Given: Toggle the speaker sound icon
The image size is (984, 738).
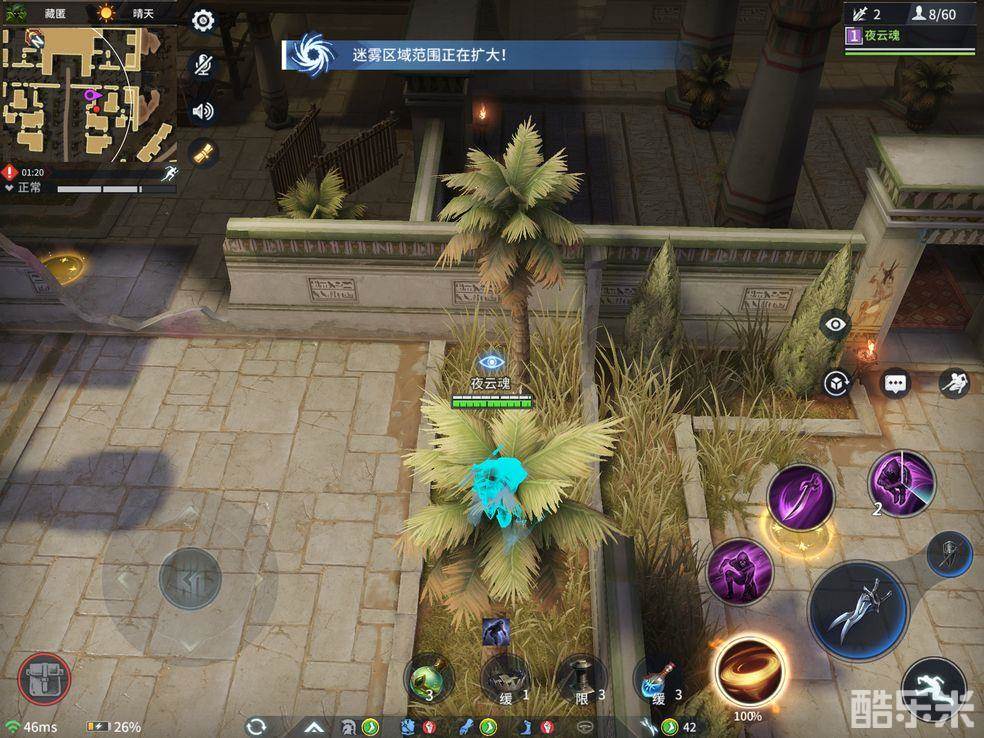Looking at the screenshot, I should tap(203, 110).
